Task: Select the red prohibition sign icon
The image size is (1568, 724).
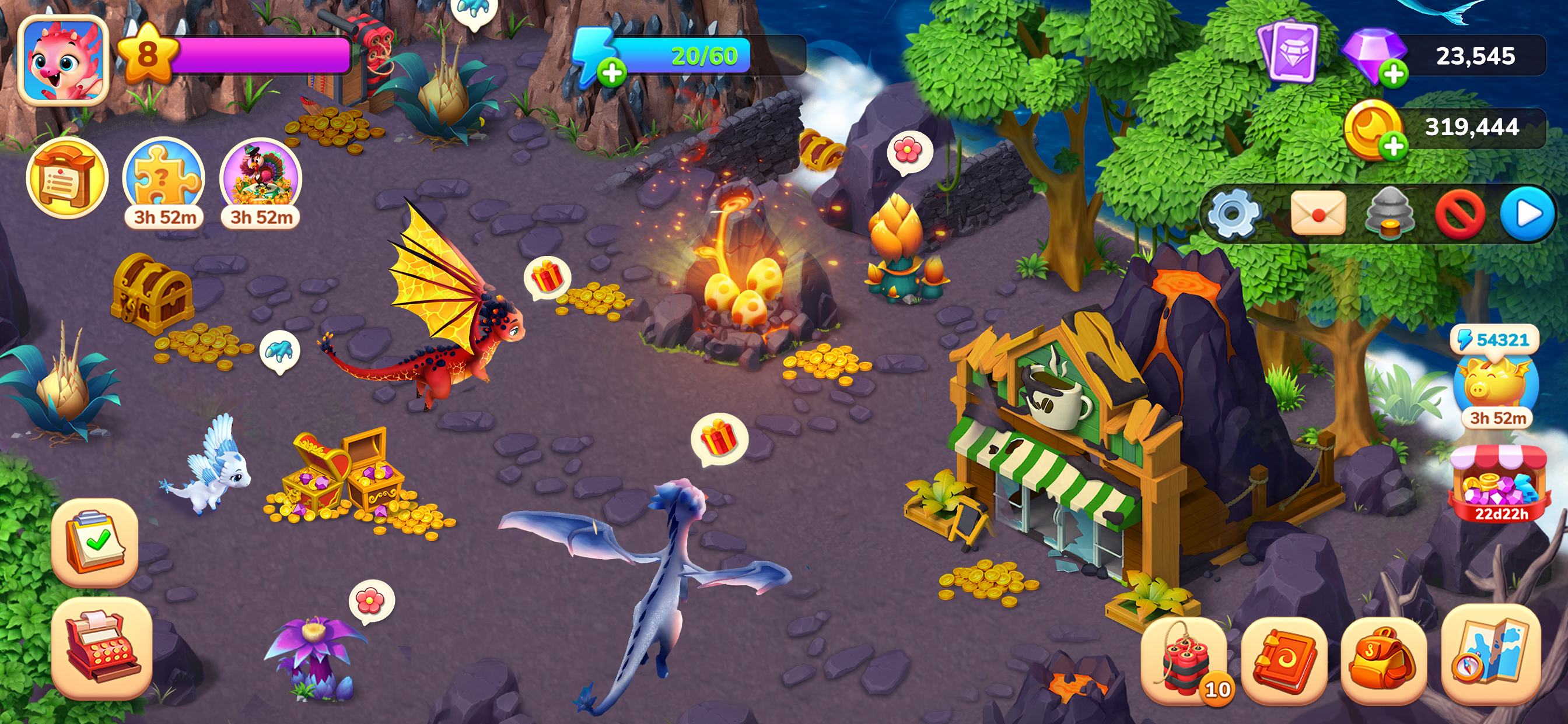Action: (1459, 214)
